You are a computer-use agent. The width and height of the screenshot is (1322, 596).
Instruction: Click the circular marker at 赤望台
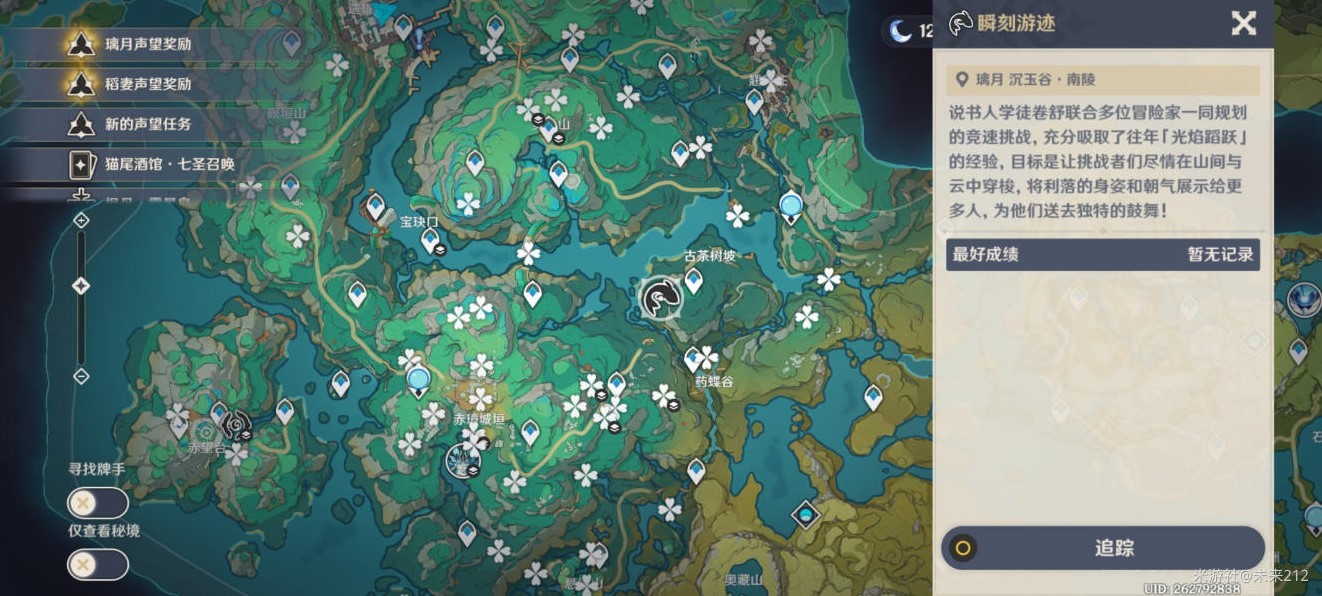(x=236, y=425)
